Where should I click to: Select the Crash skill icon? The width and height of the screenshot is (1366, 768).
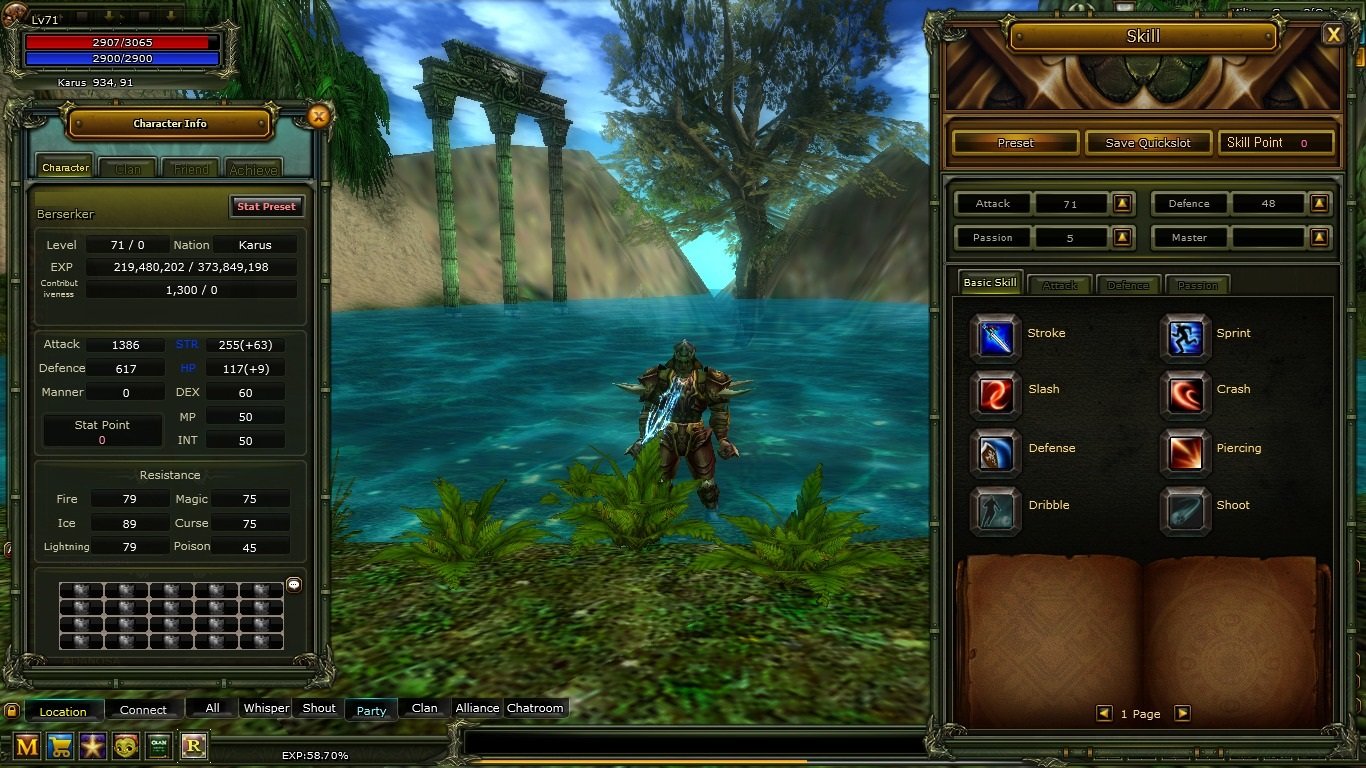click(1185, 391)
